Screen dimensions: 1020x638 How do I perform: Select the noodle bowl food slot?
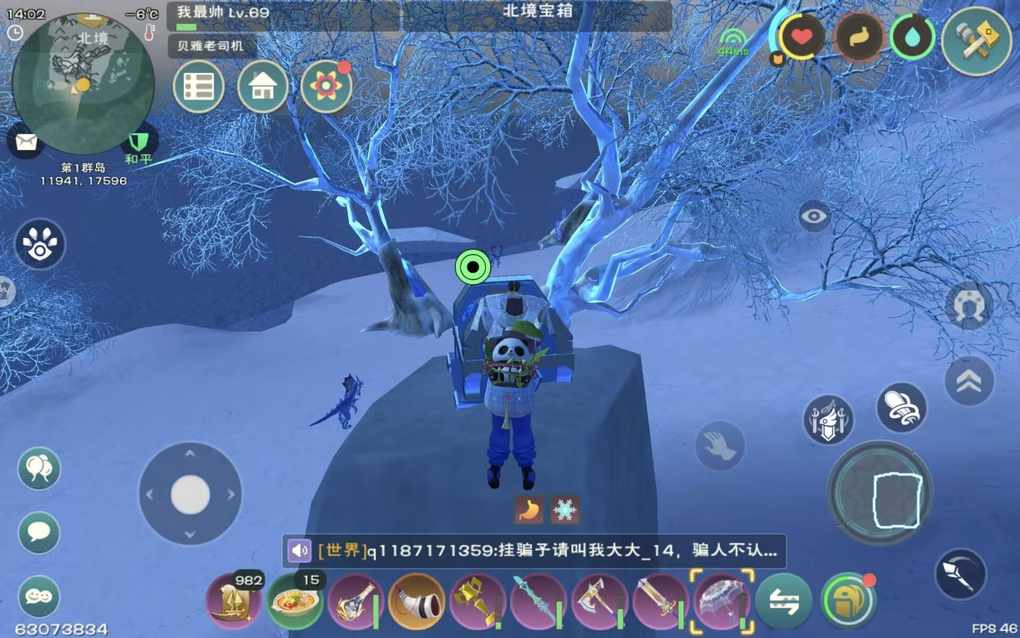point(295,602)
